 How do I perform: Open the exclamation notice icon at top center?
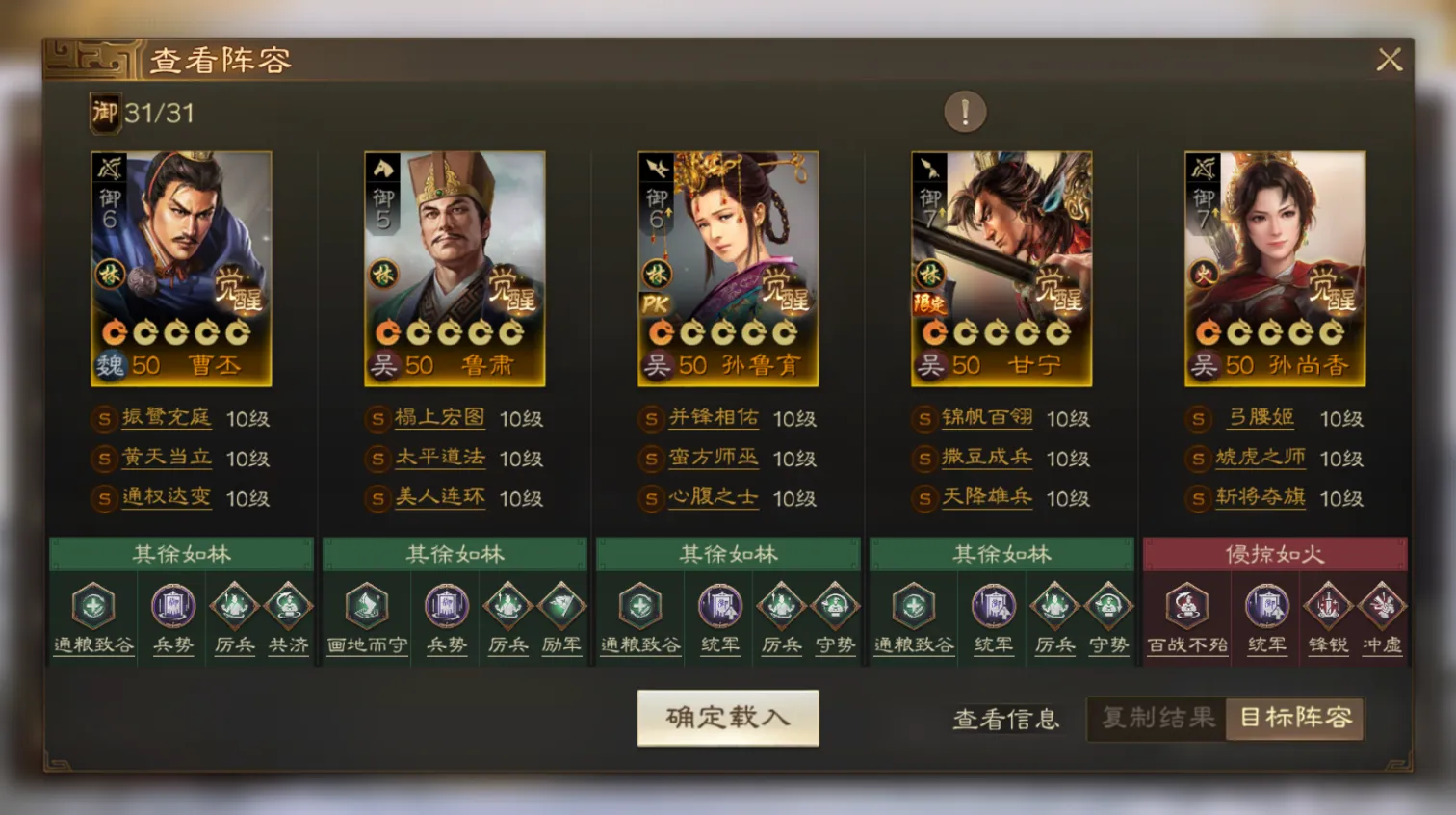pyautogui.click(x=965, y=112)
